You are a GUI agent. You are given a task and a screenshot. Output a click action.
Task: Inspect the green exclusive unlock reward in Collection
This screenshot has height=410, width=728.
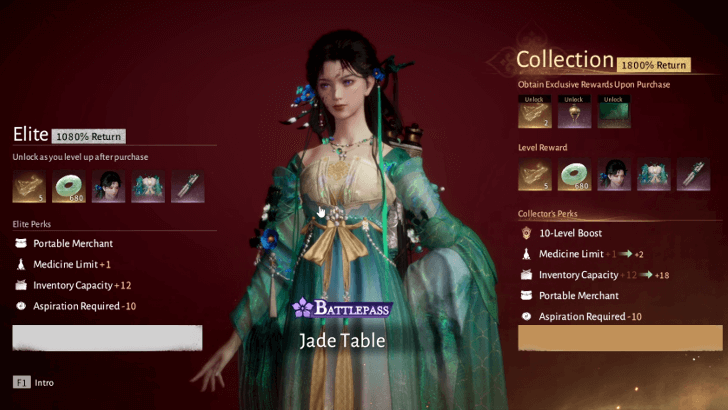[614, 112]
